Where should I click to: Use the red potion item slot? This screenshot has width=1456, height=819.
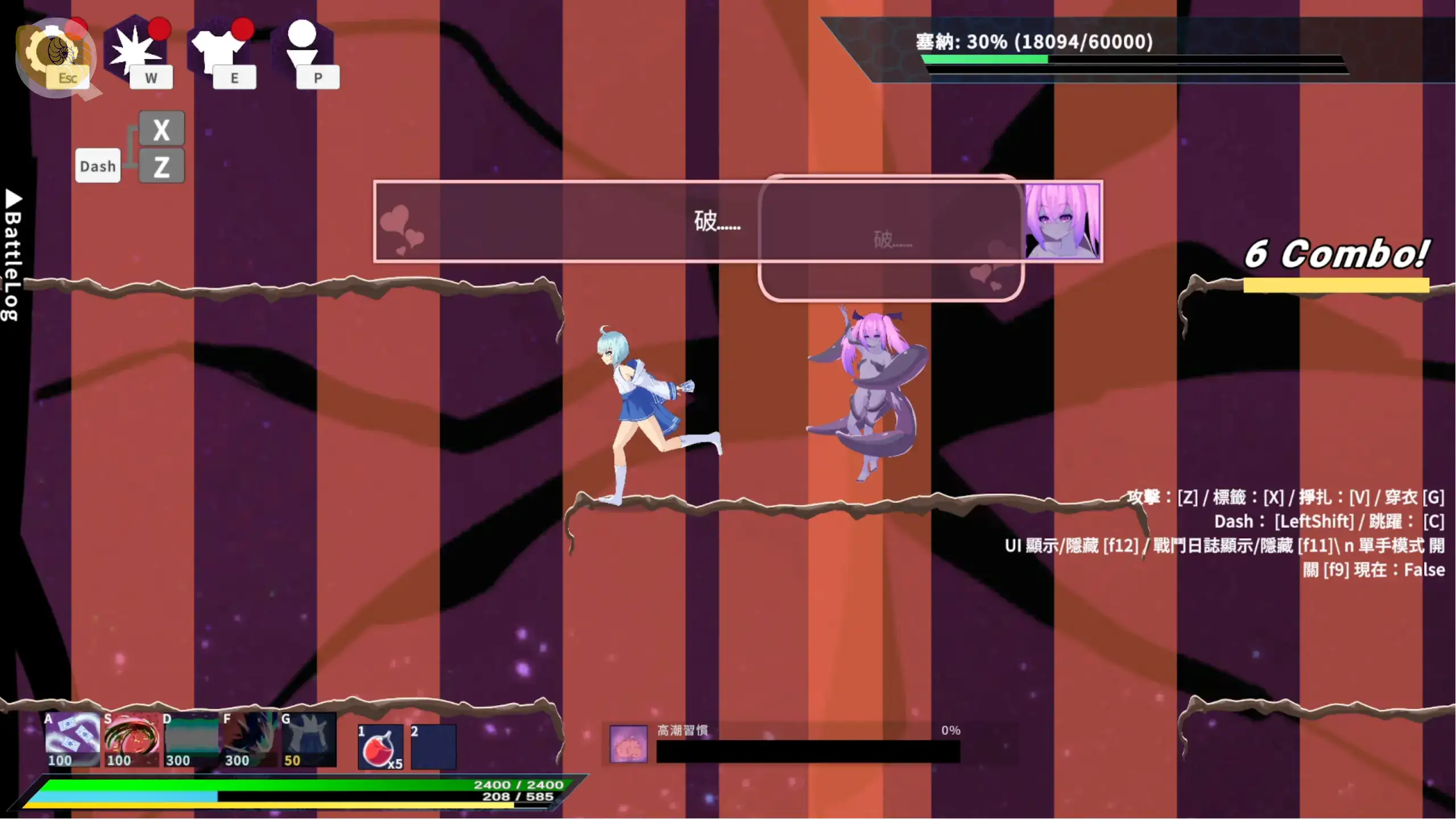(380, 747)
